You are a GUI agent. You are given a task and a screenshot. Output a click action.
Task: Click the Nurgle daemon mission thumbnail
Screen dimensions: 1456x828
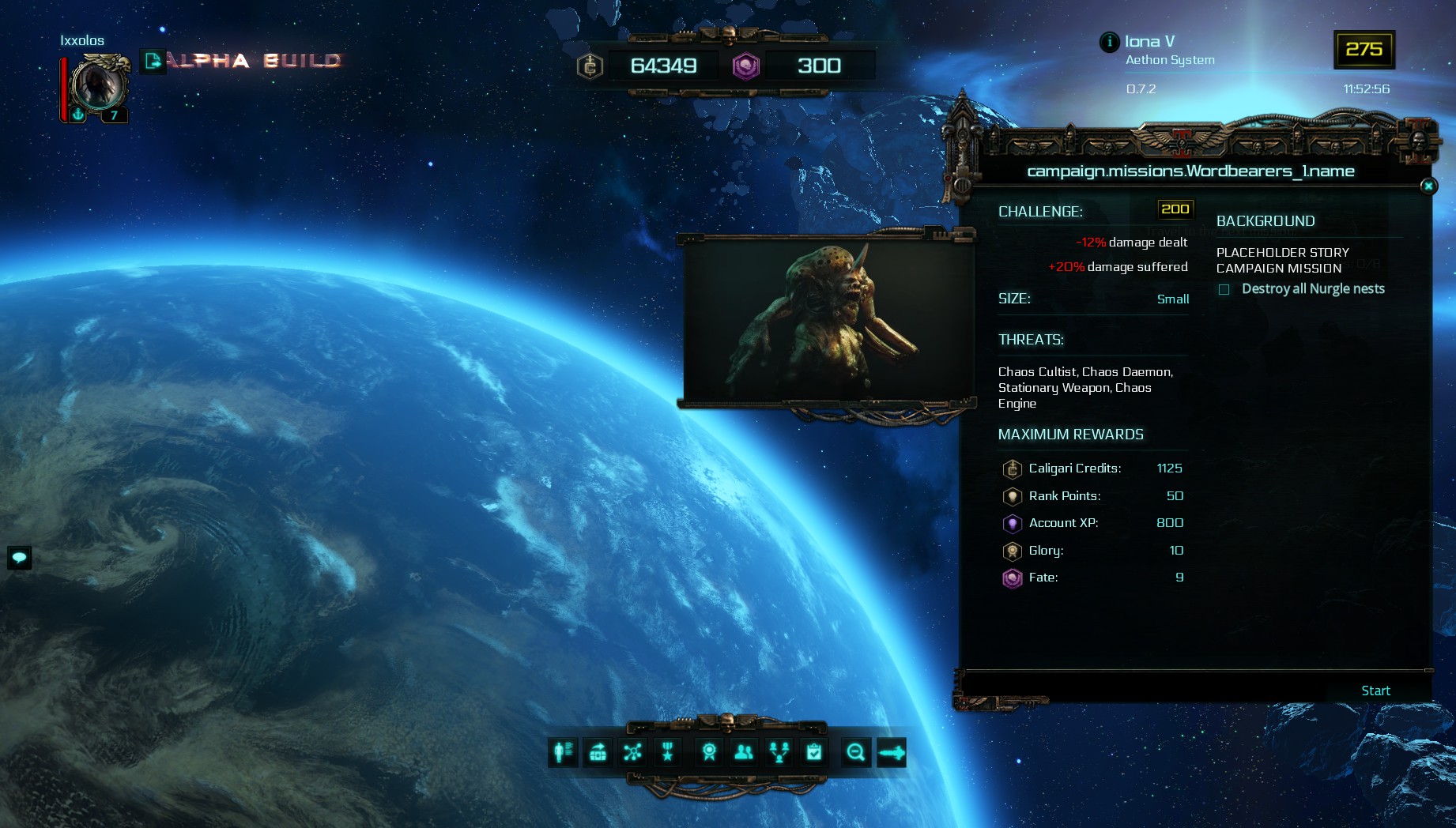coord(827,322)
